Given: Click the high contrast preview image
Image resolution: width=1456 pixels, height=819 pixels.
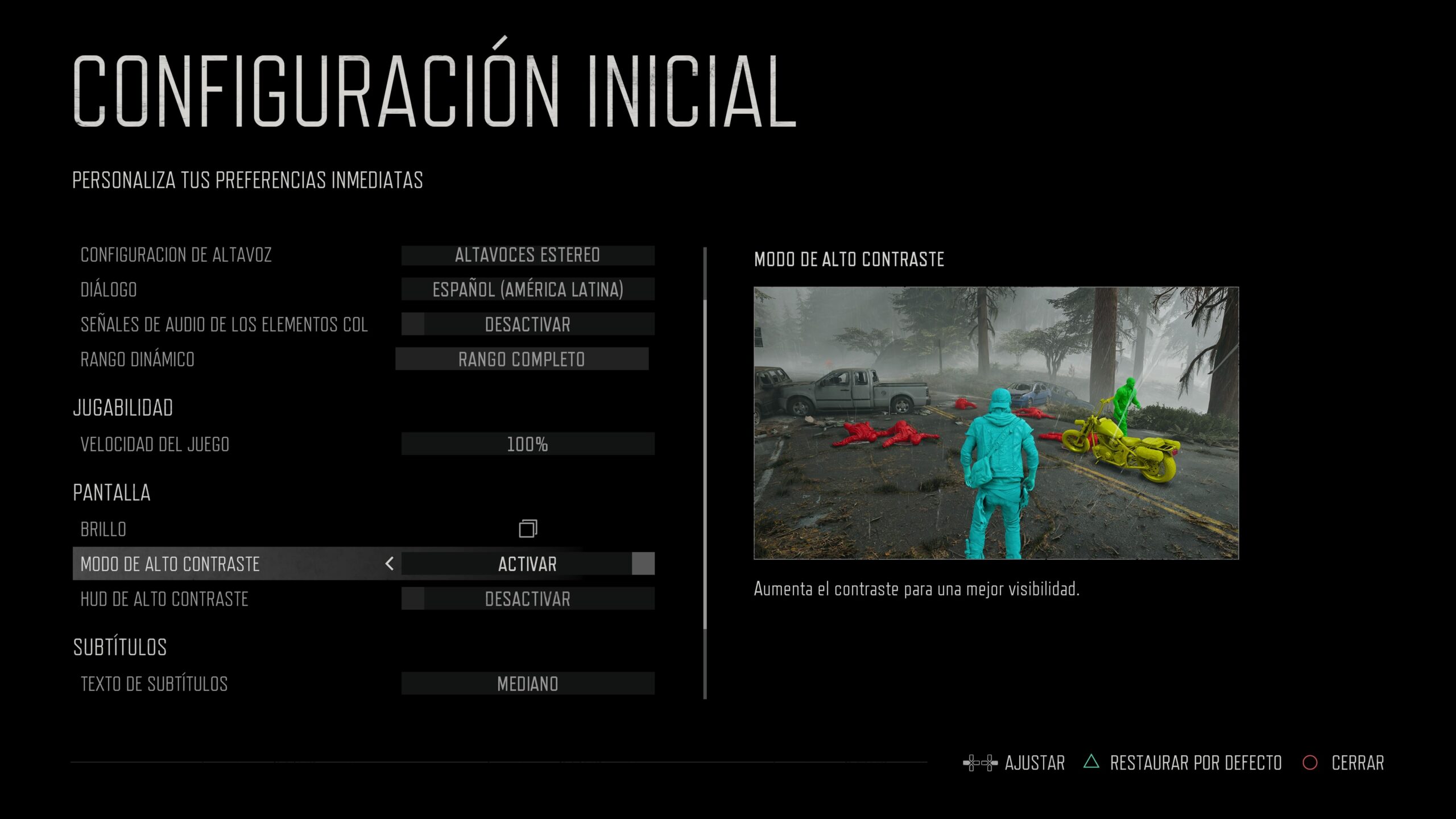Looking at the screenshot, I should [x=996, y=423].
